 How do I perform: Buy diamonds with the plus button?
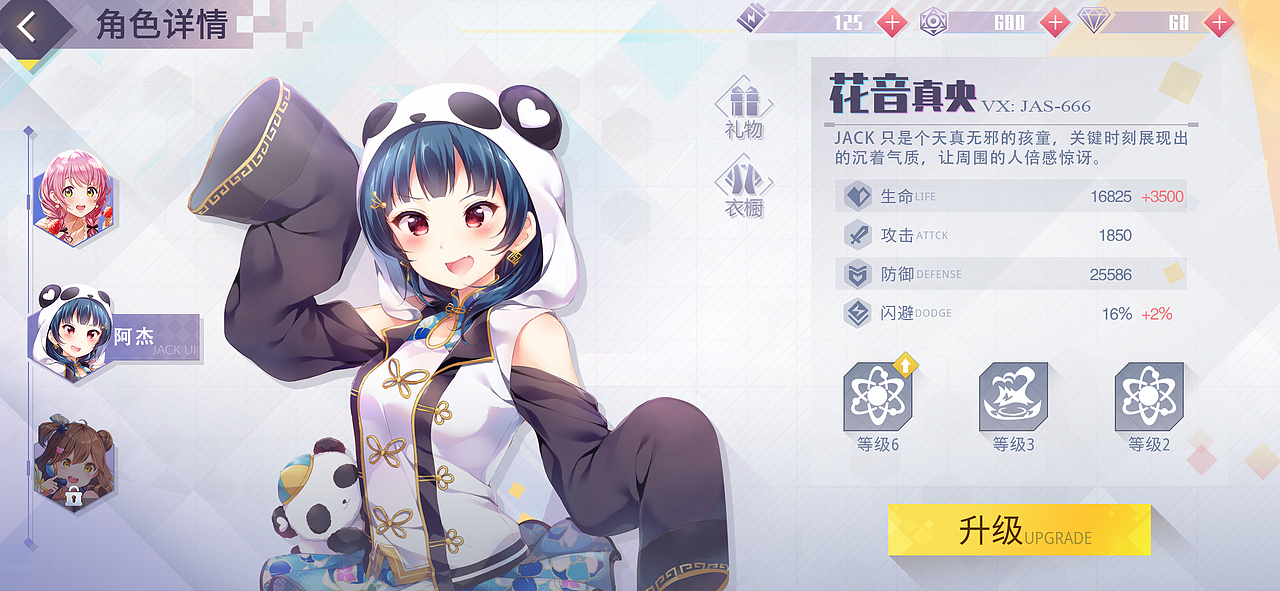pos(1218,22)
